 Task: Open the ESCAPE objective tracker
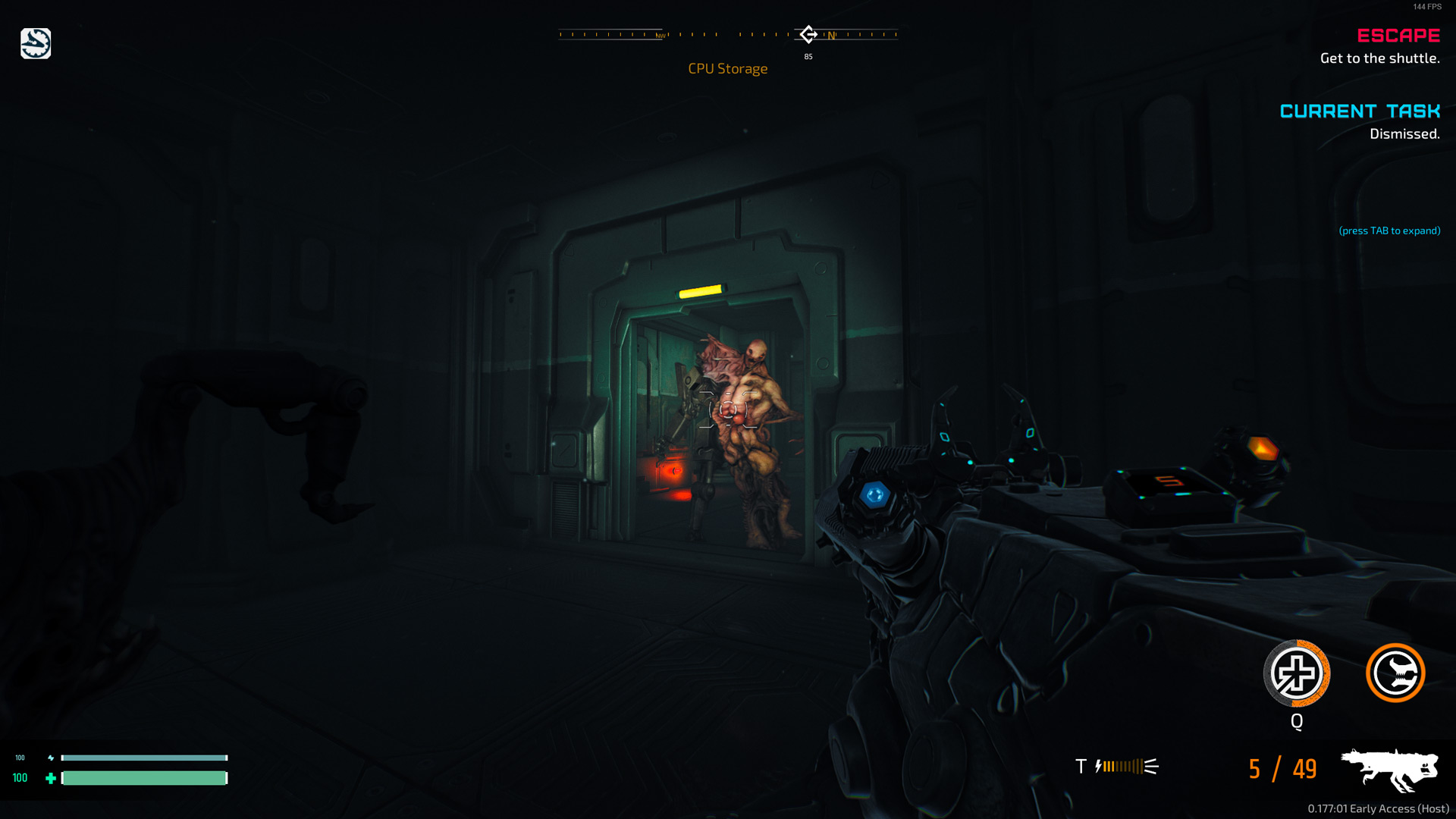pyautogui.click(x=1398, y=36)
